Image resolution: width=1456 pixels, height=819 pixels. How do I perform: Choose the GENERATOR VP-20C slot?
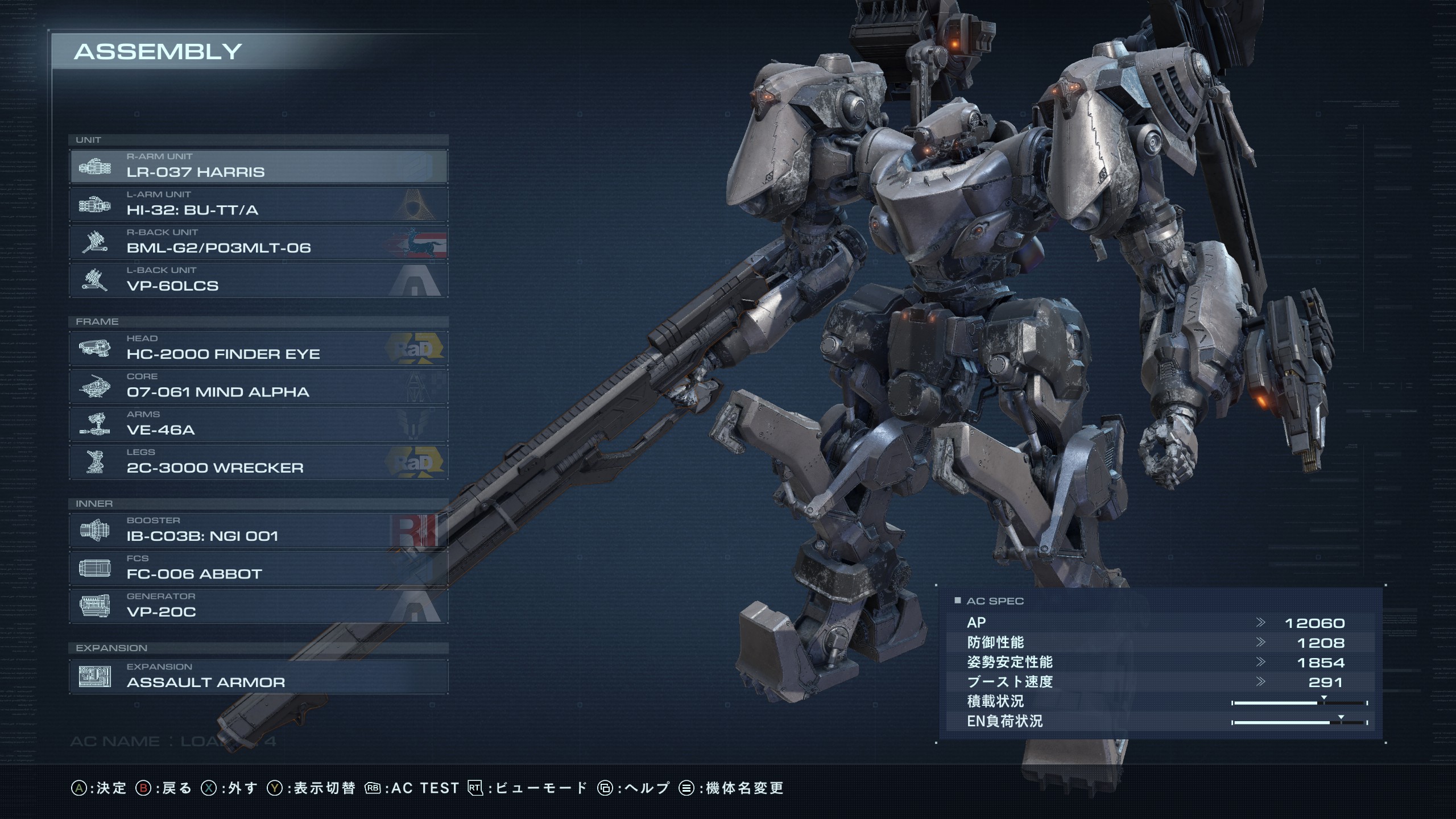click(259, 606)
